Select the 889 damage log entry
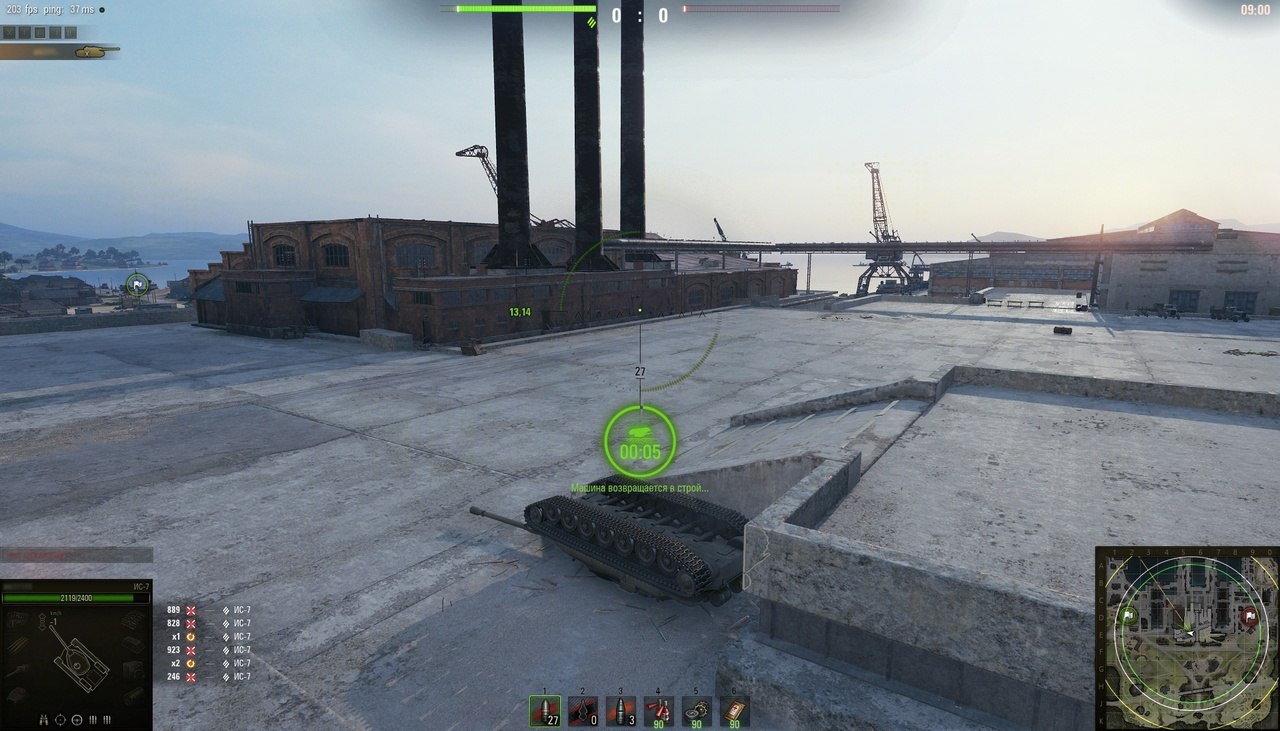This screenshot has width=1280, height=731. (x=174, y=610)
